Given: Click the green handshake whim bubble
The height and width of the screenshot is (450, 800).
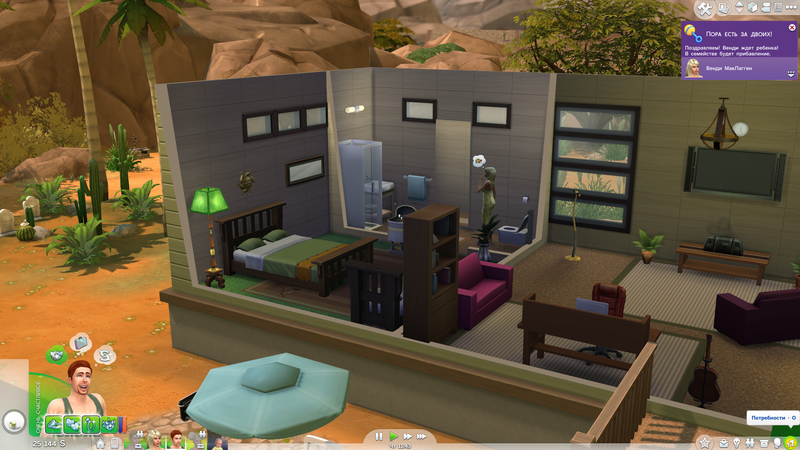Looking at the screenshot, I should click(x=57, y=354).
